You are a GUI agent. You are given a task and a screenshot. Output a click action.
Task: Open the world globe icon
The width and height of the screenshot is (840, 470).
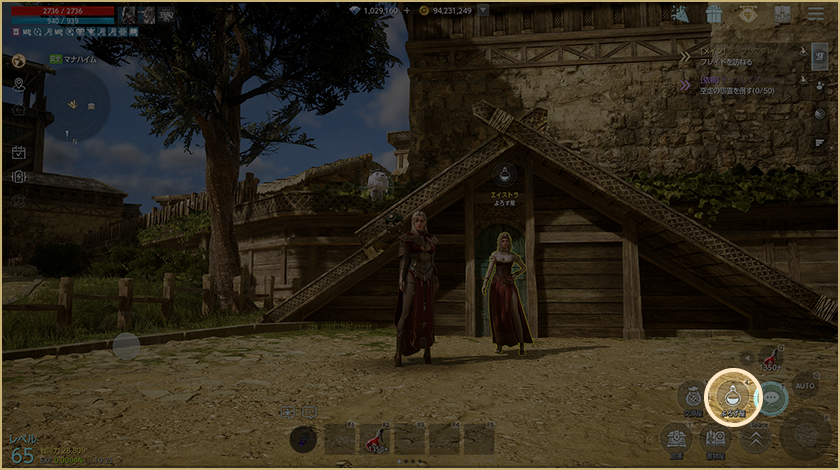point(17,61)
